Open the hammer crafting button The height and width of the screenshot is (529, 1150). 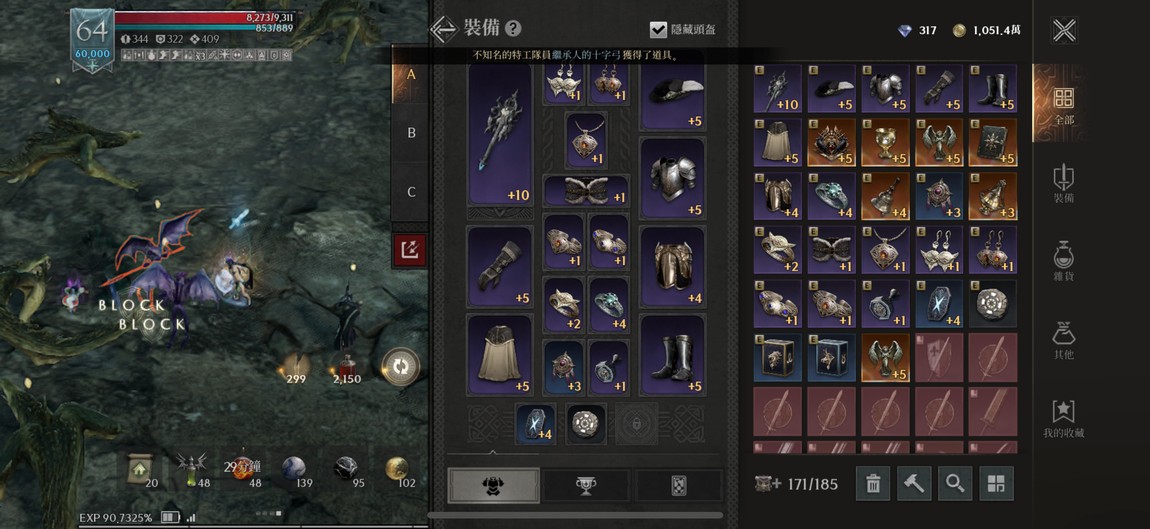point(914,484)
